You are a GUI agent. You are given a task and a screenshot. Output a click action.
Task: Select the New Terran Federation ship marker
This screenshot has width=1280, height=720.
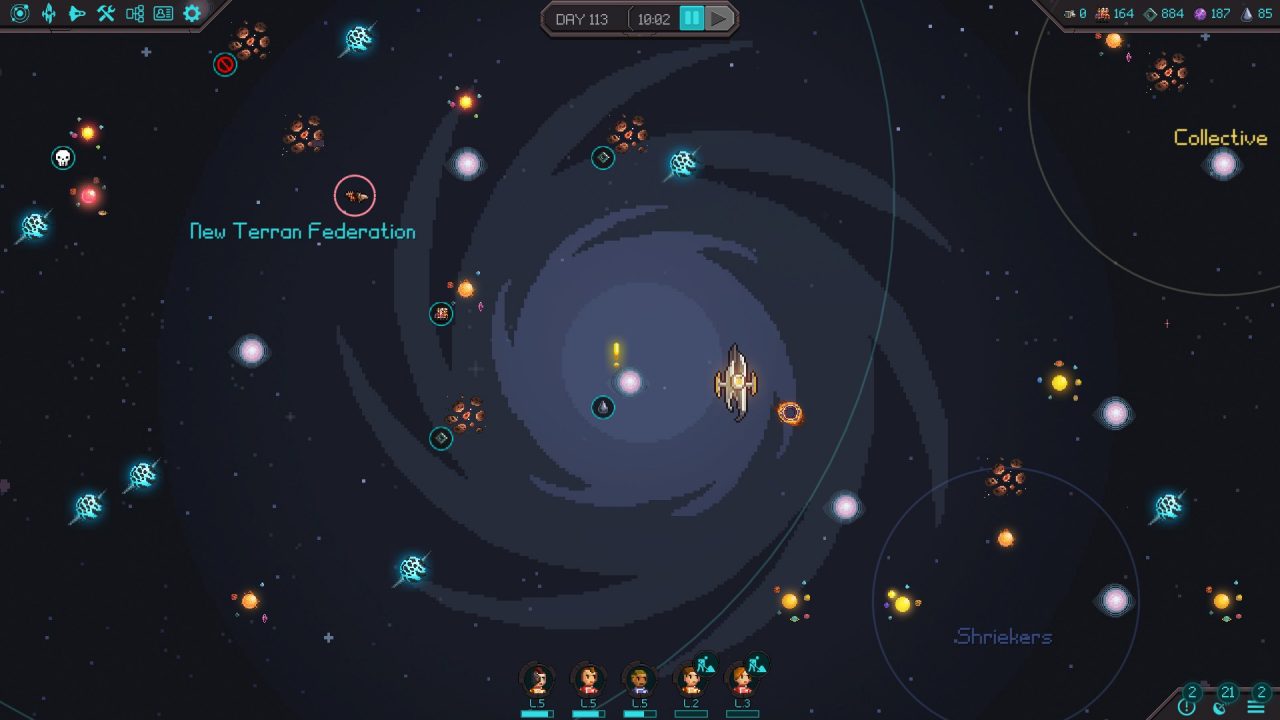354,196
